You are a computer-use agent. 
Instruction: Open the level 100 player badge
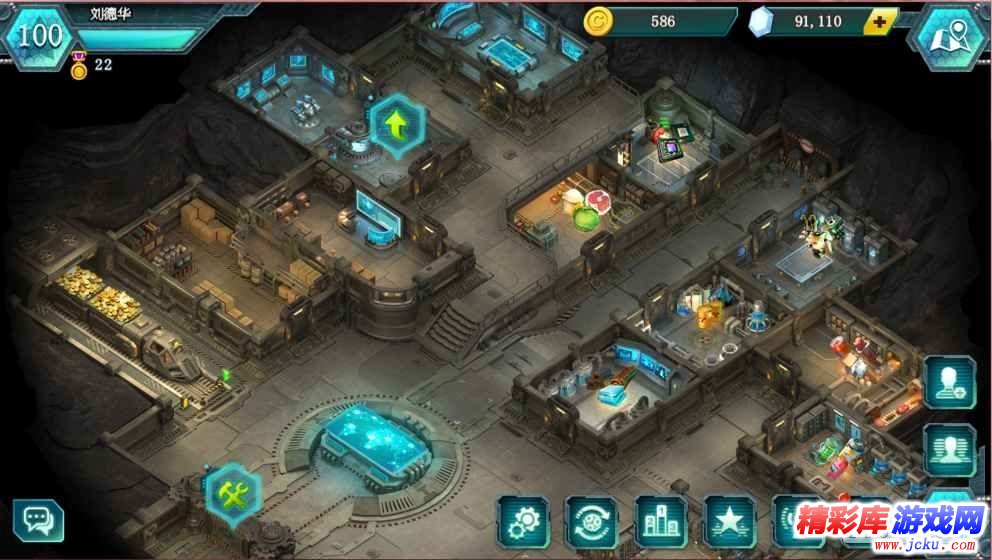click(x=40, y=36)
